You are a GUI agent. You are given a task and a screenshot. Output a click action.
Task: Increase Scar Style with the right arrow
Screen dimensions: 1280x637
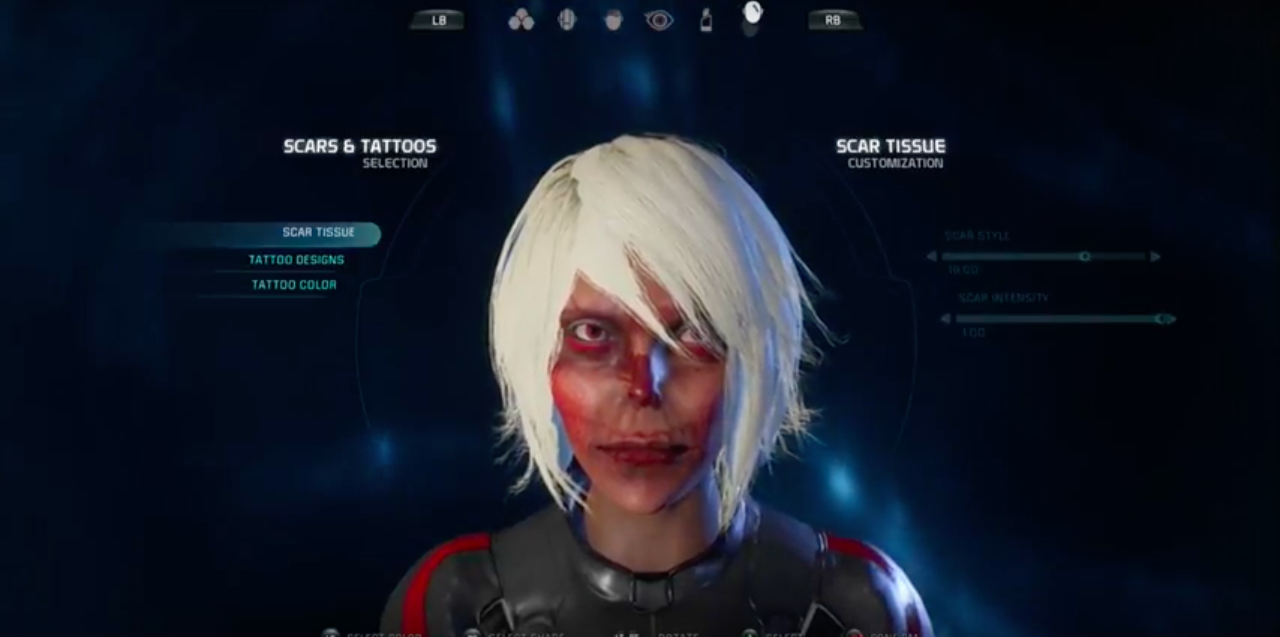point(1156,257)
